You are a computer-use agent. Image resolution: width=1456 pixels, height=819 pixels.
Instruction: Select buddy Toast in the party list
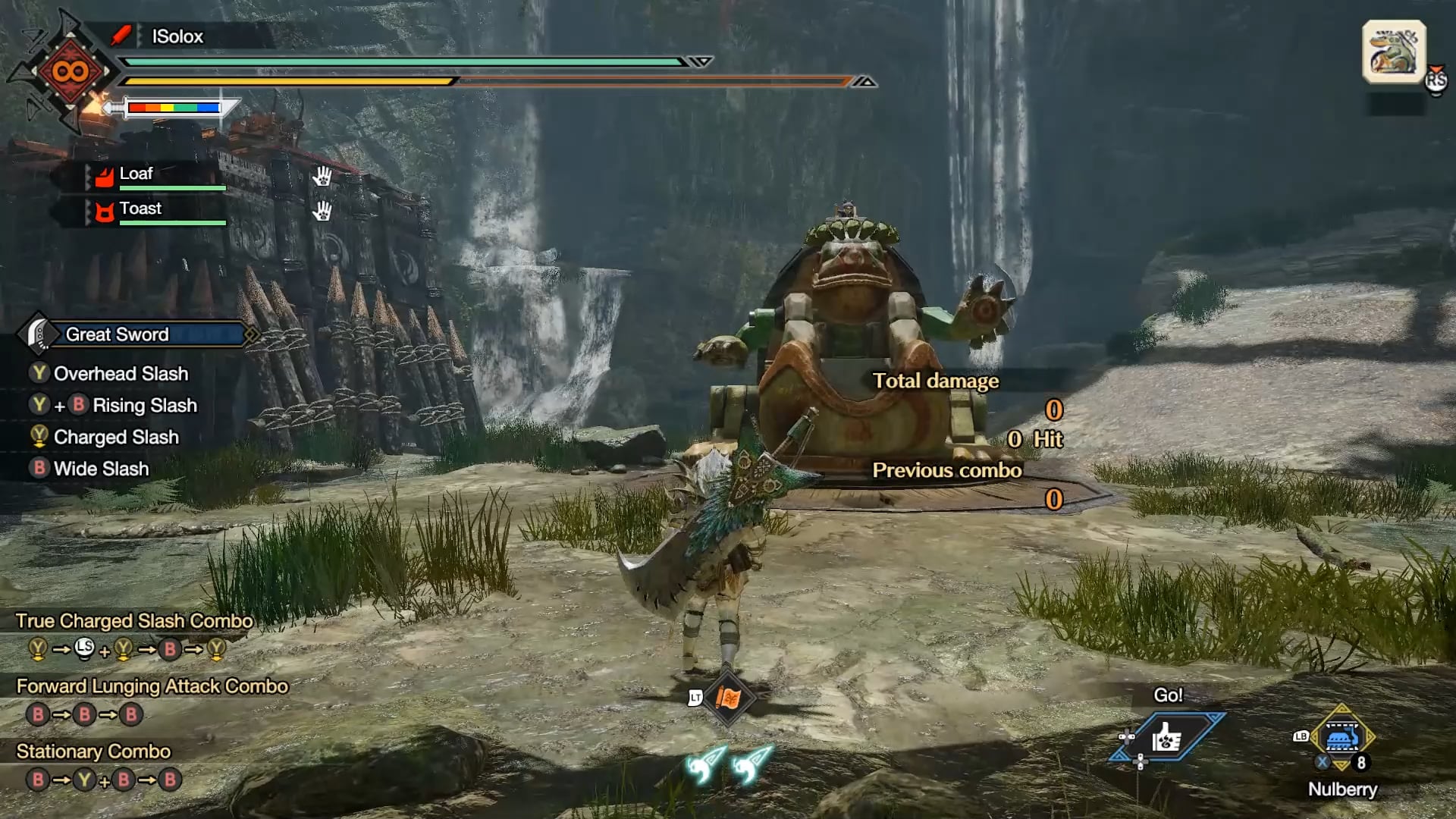click(140, 209)
